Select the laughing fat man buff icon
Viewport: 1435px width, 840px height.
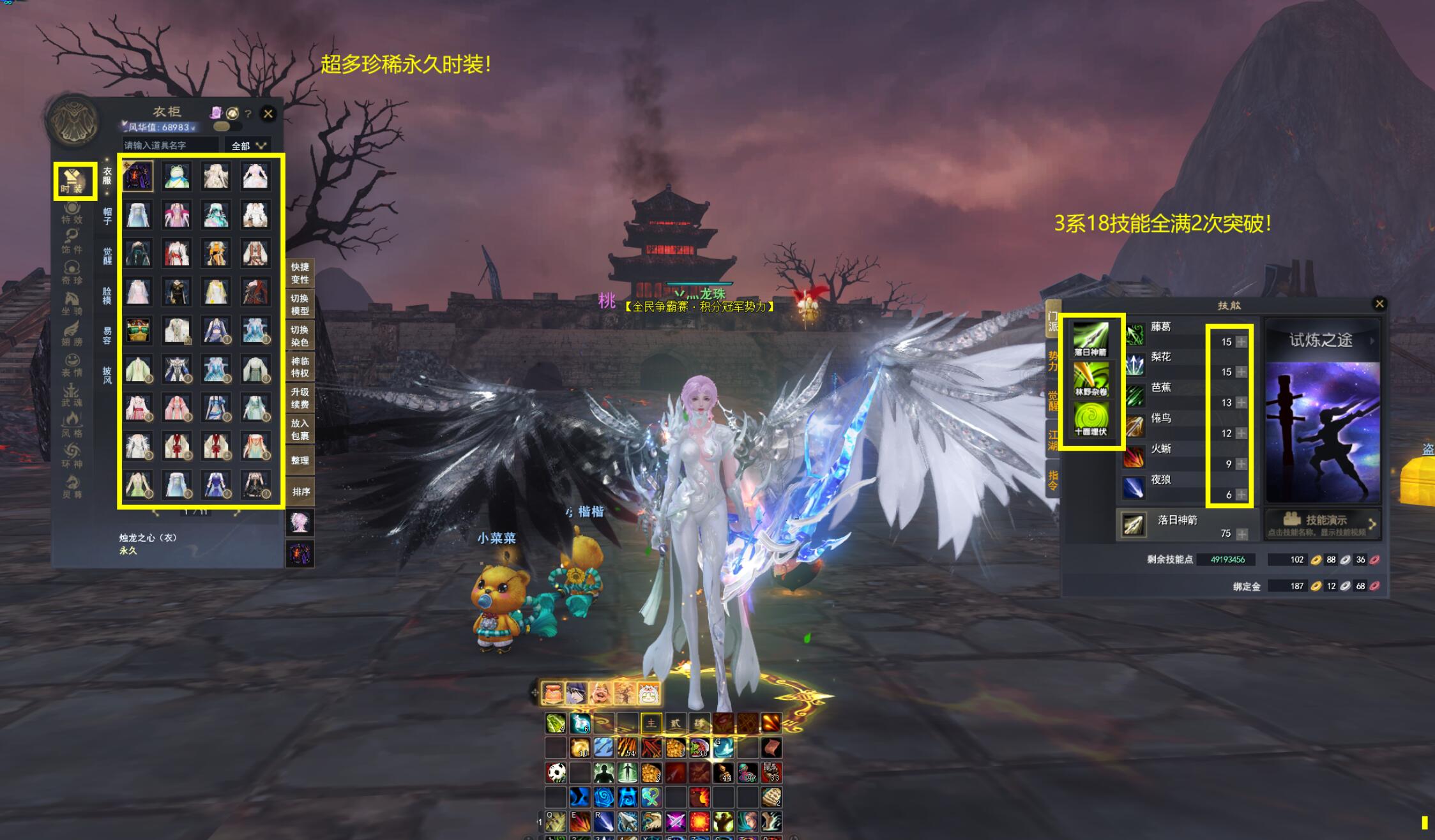coord(600,693)
